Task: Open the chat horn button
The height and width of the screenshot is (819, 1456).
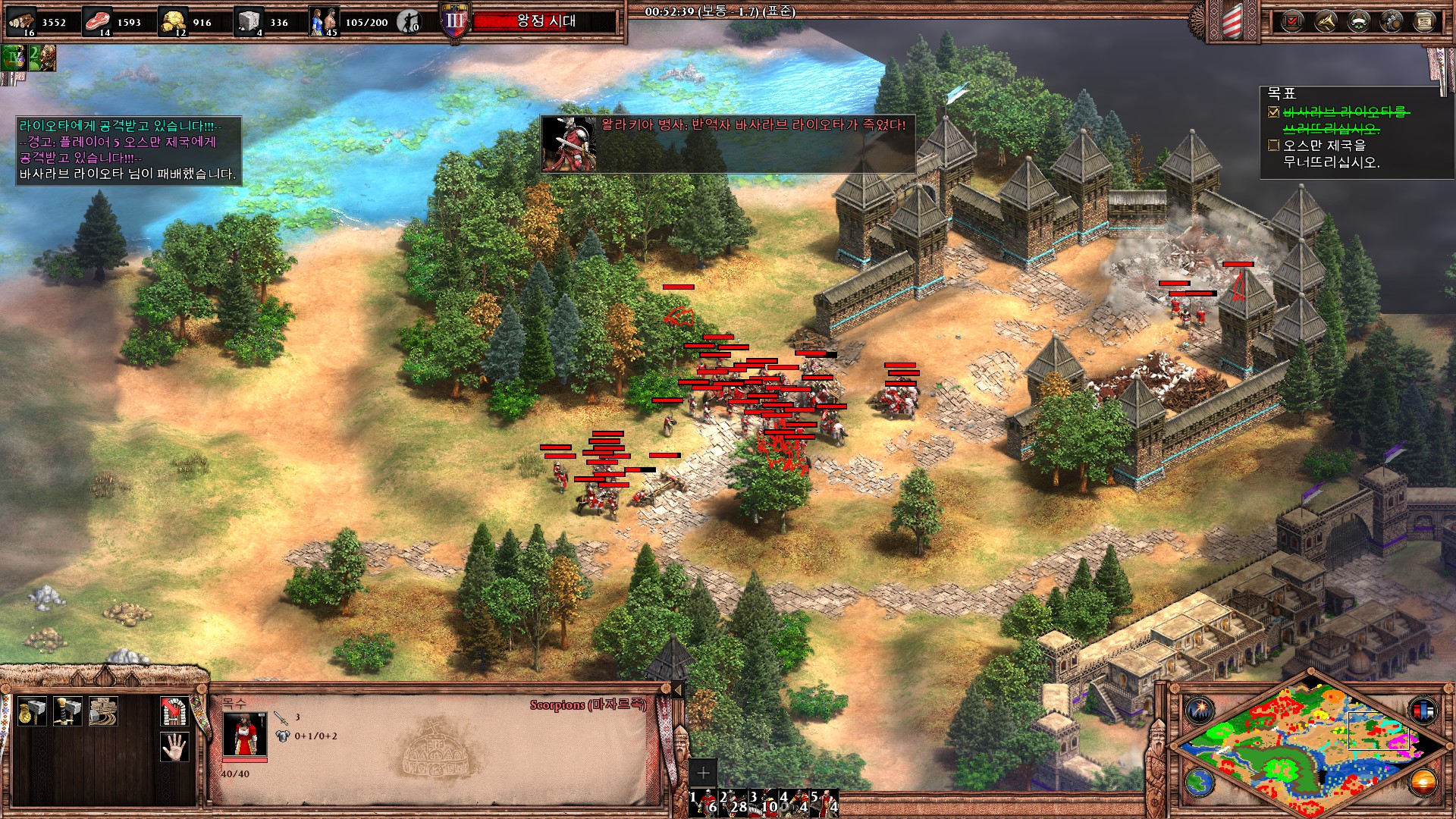Action: [x=1326, y=21]
